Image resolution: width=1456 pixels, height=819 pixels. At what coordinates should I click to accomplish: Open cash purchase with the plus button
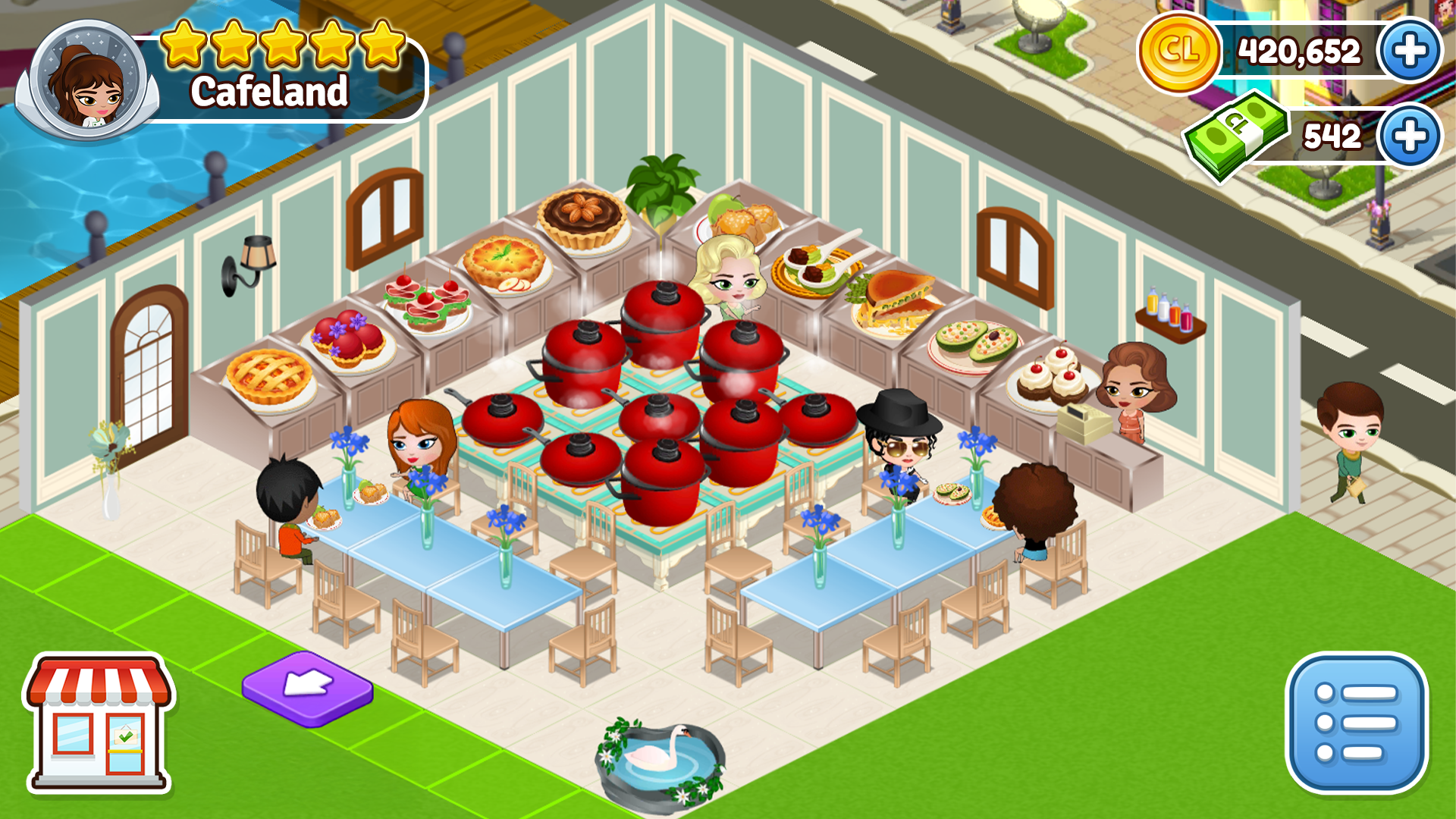[x=1410, y=135]
